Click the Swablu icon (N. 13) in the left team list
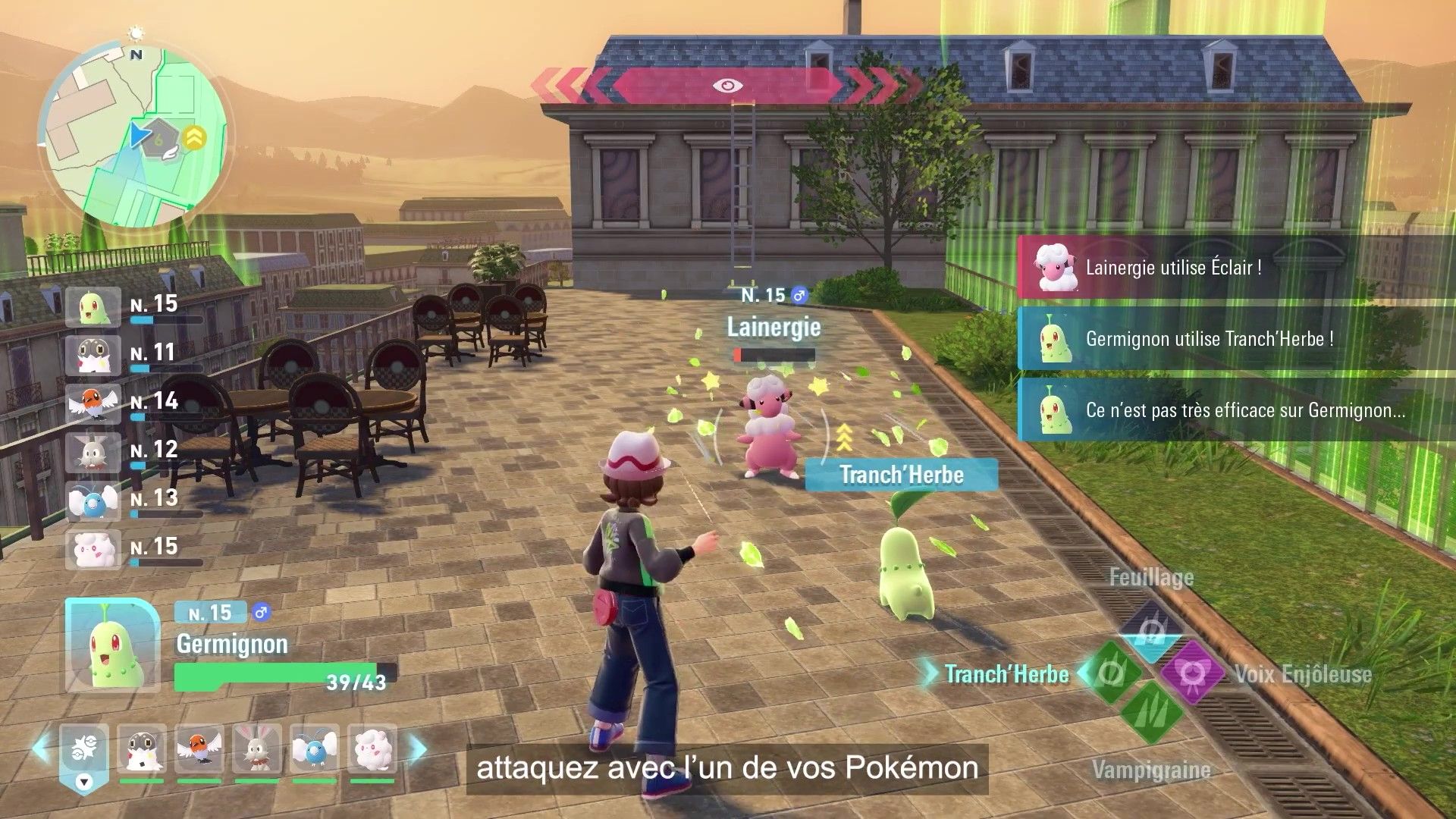Image resolution: width=1456 pixels, height=819 pixels. click(93, 500)
